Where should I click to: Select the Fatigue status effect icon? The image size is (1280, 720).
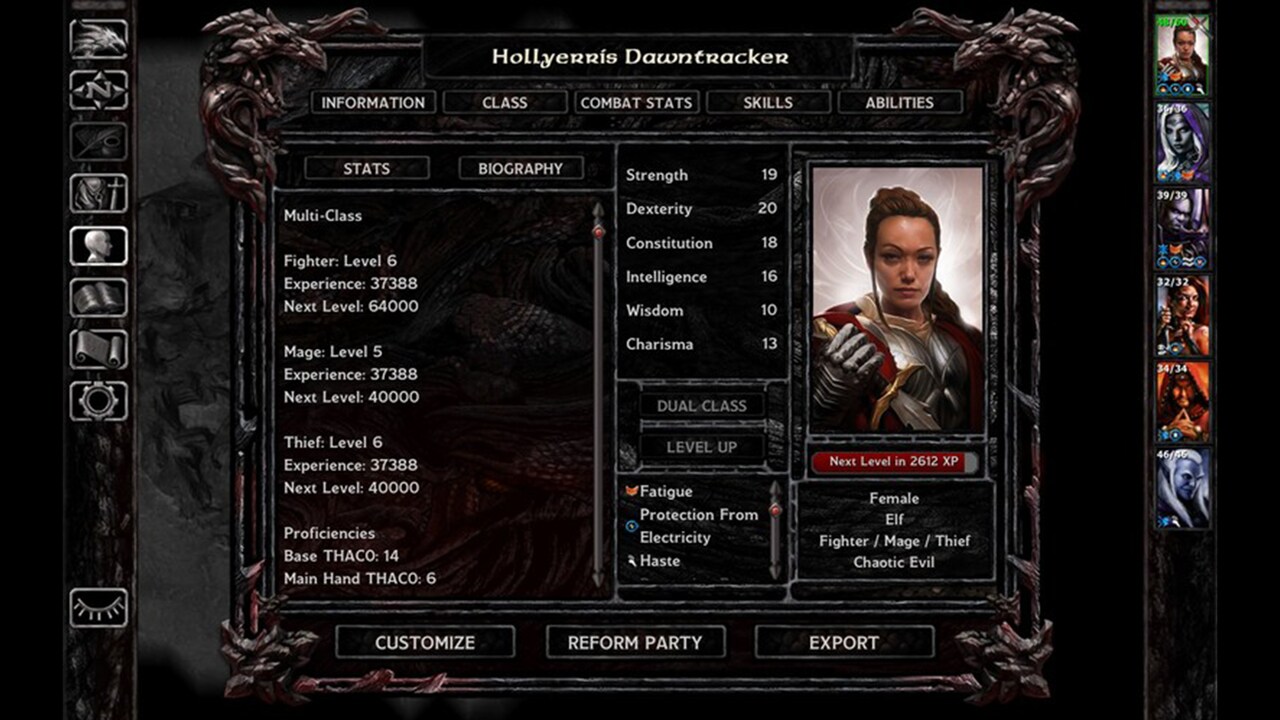[632, 490]
